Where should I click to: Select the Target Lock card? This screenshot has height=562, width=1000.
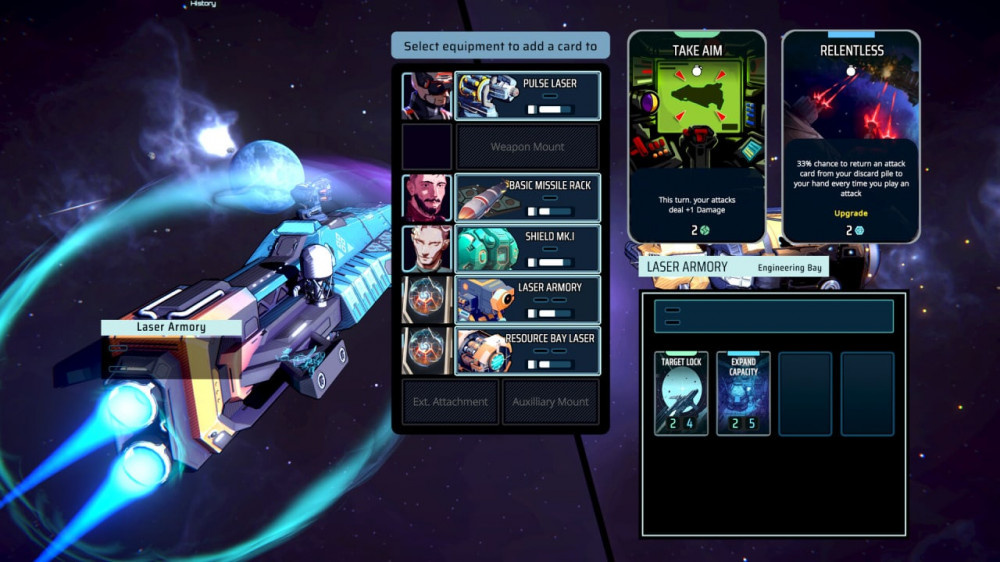click(681, 393)
